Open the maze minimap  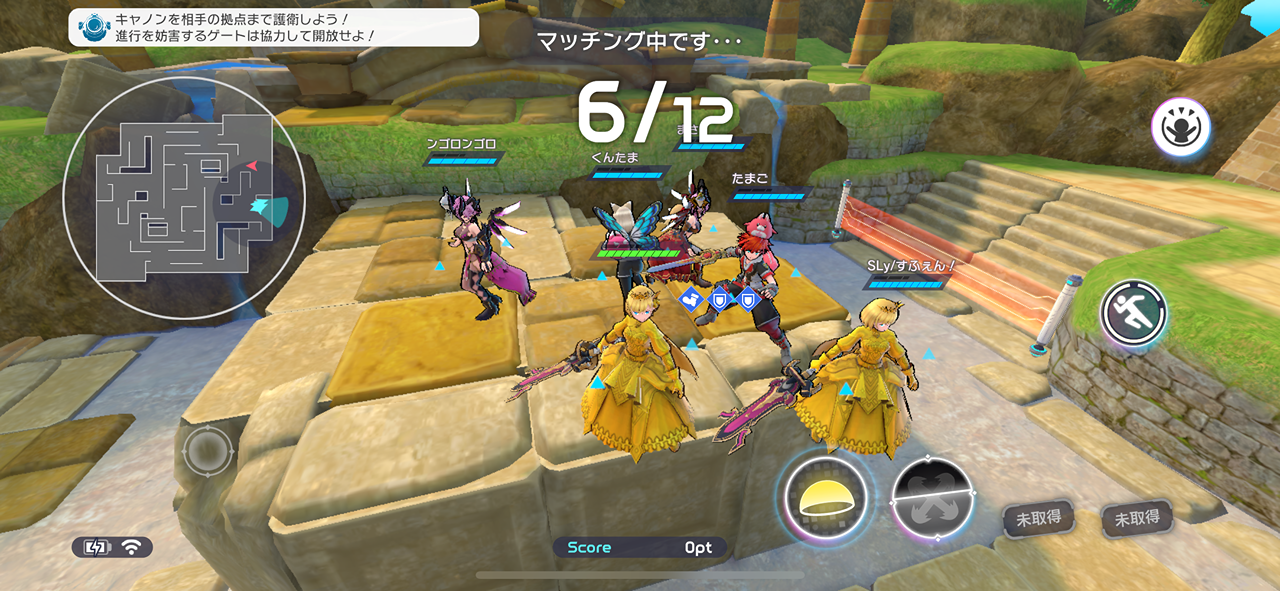[x=172, y=198]
